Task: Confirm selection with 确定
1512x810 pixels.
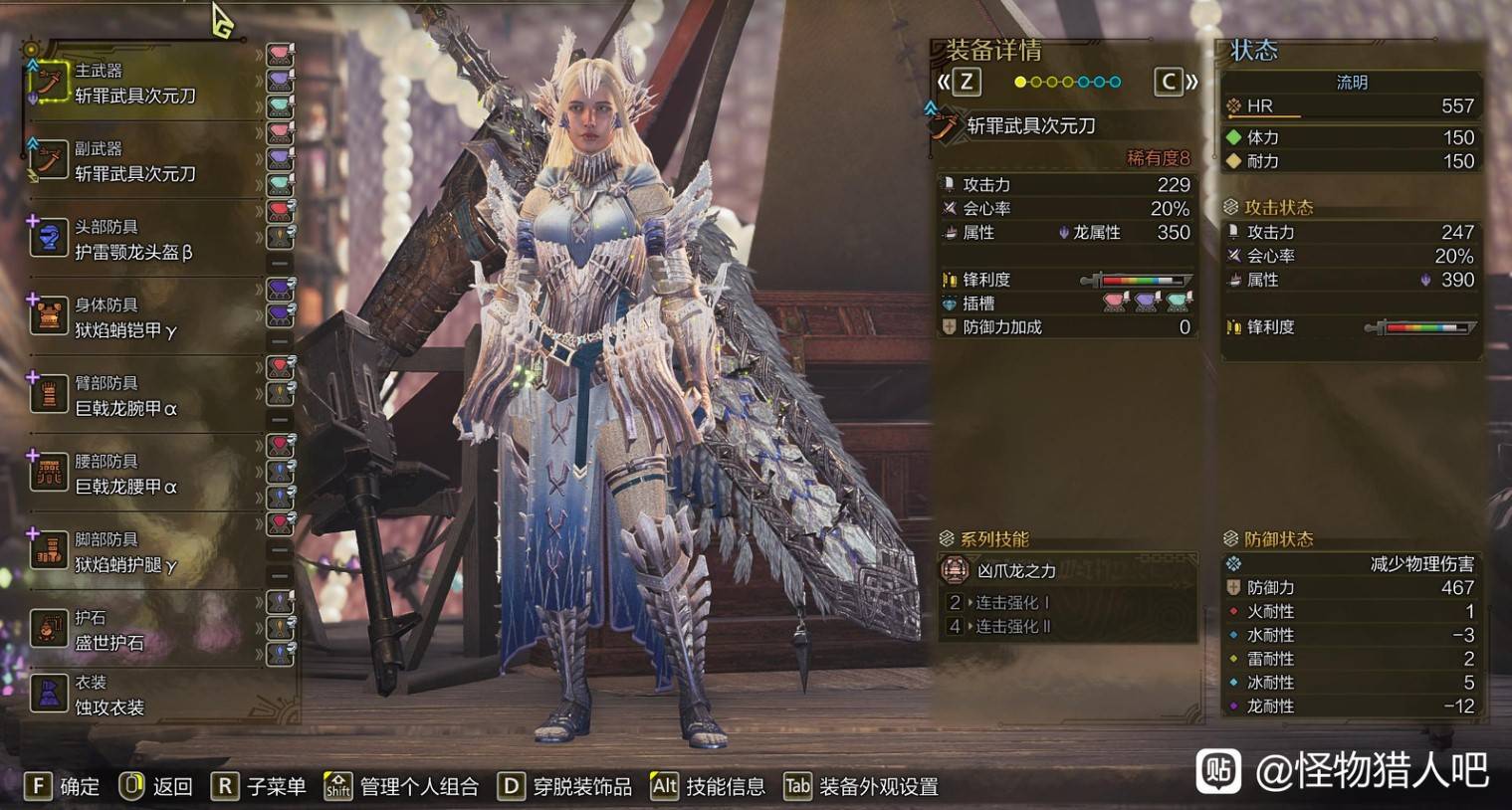Action: tap(63, 786)
